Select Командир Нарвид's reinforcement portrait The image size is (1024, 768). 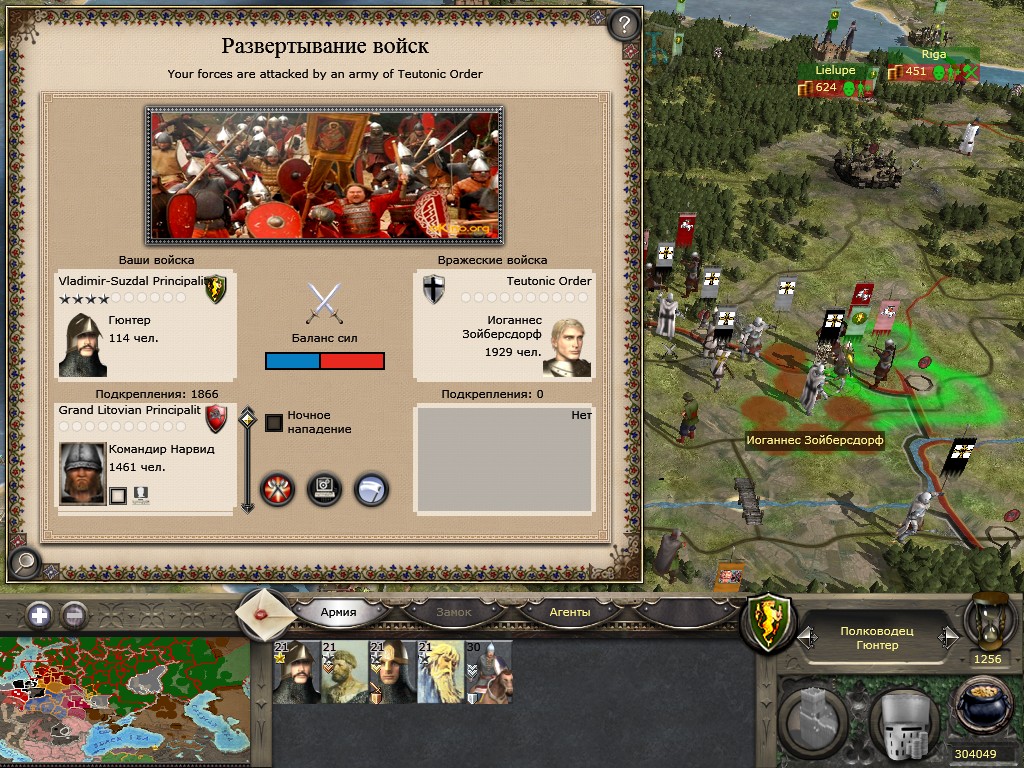(x=82, y=470)
